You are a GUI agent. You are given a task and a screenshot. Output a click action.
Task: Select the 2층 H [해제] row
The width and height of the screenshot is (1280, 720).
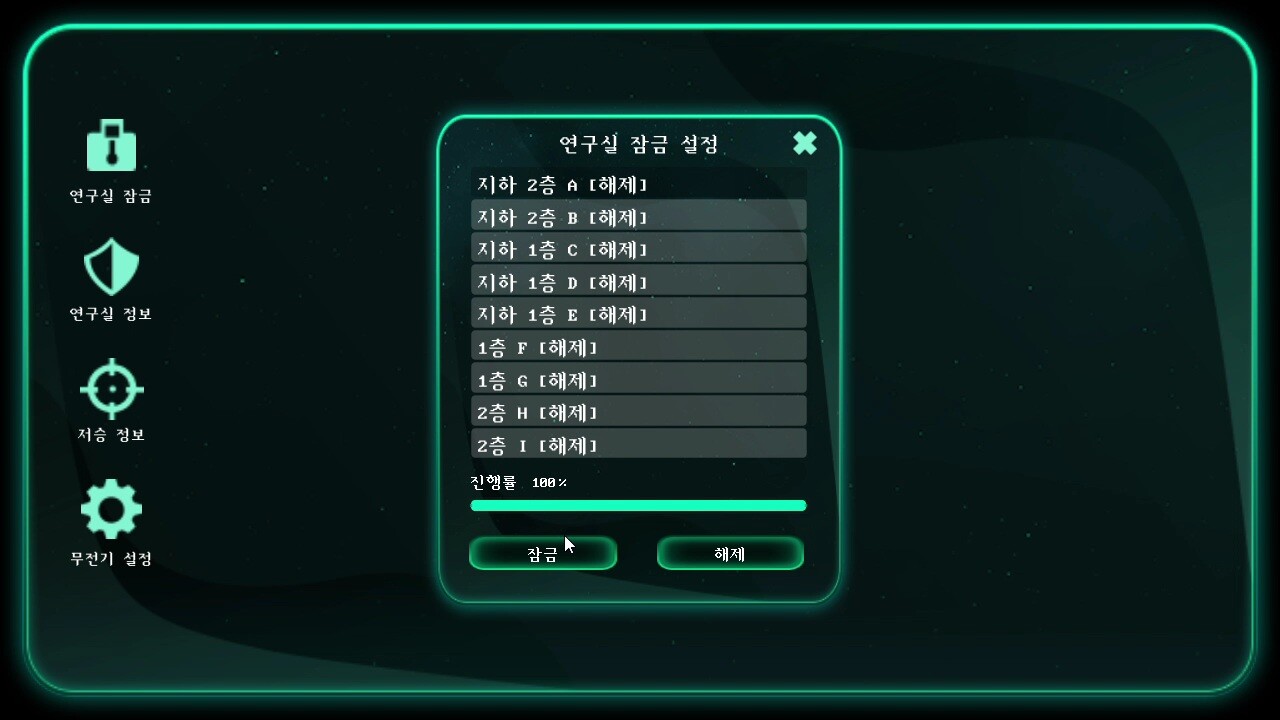pyautogui.click(x=638, y=412)
